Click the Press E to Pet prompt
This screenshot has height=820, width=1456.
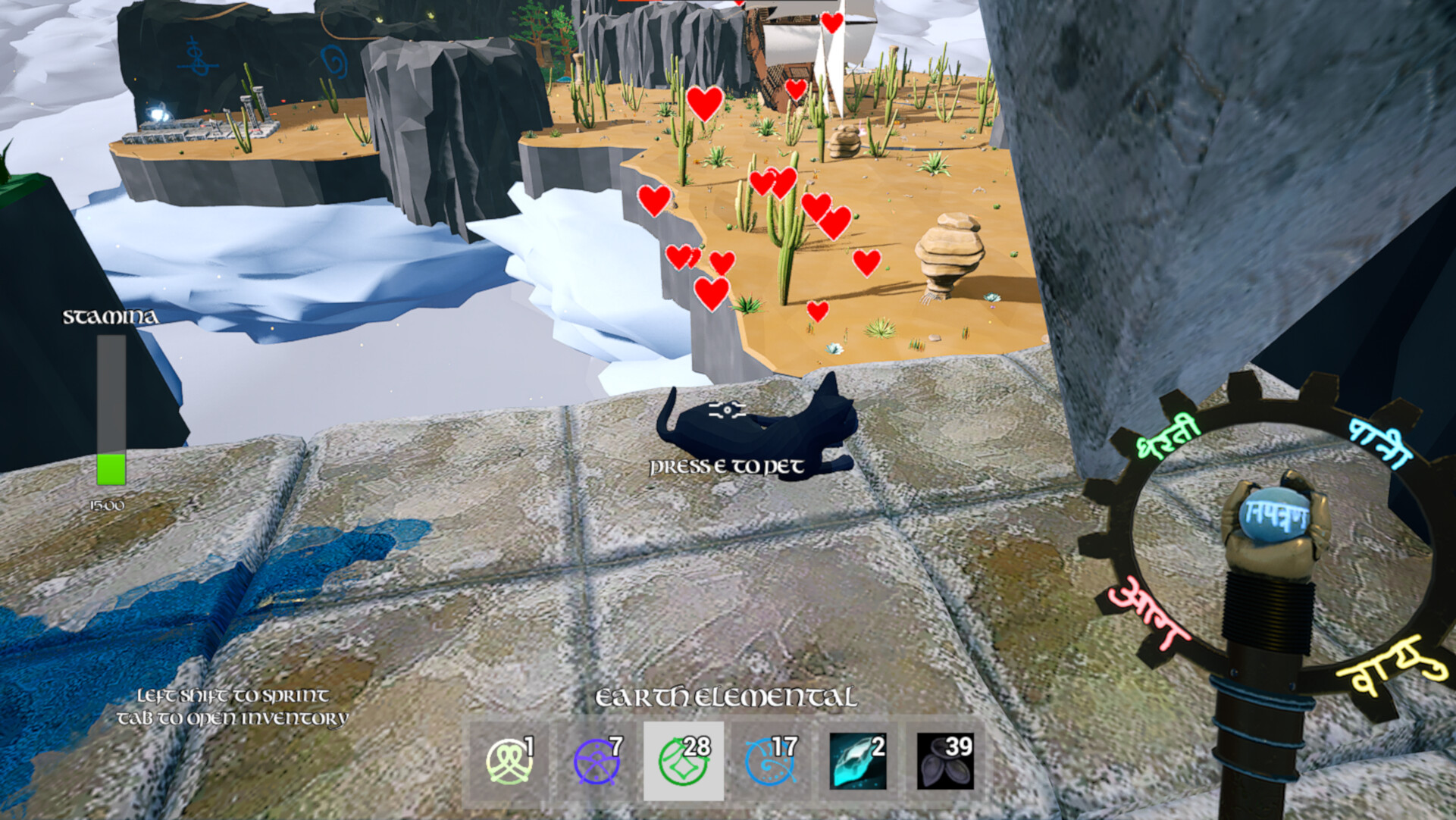pos(725,467)
